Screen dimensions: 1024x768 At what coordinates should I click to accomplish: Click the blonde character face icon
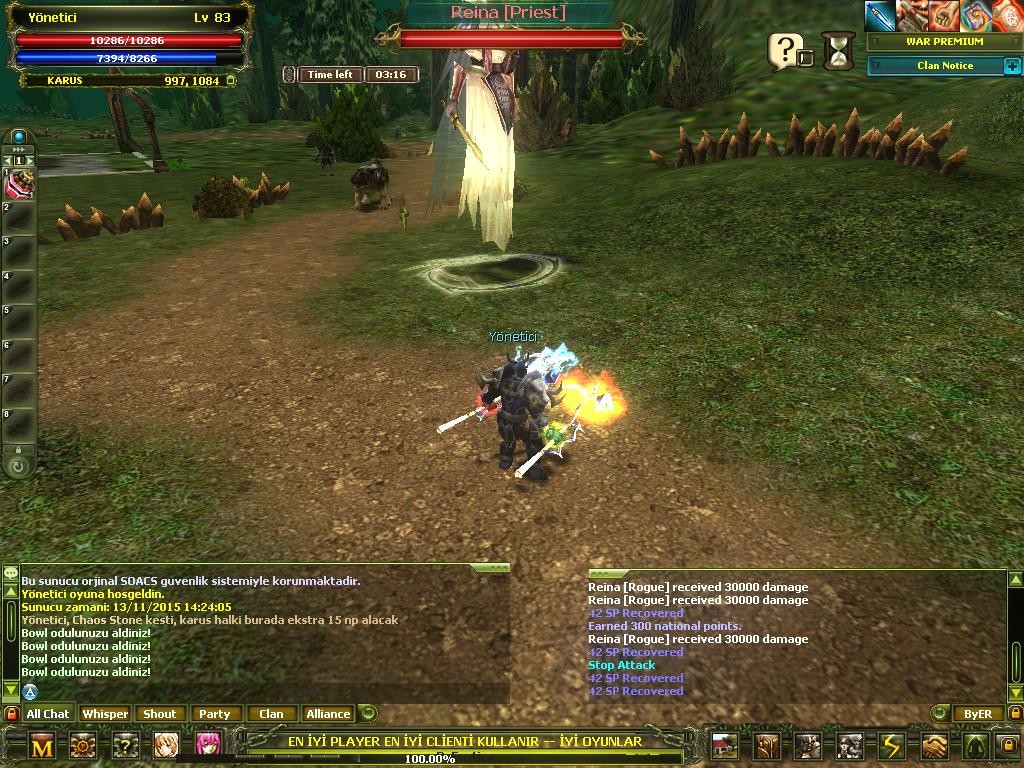pos(166,745)
